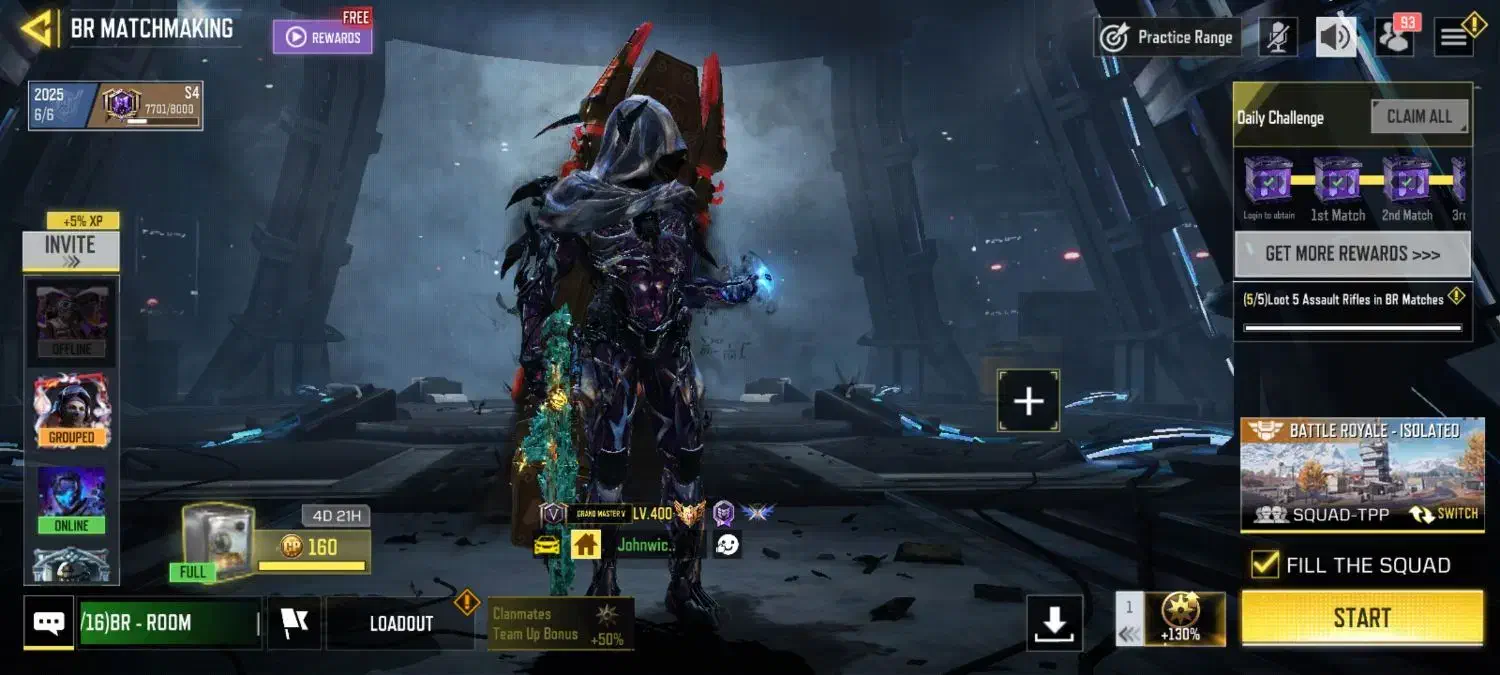Add a squad member via plus slot

[x=1028, y=401]
